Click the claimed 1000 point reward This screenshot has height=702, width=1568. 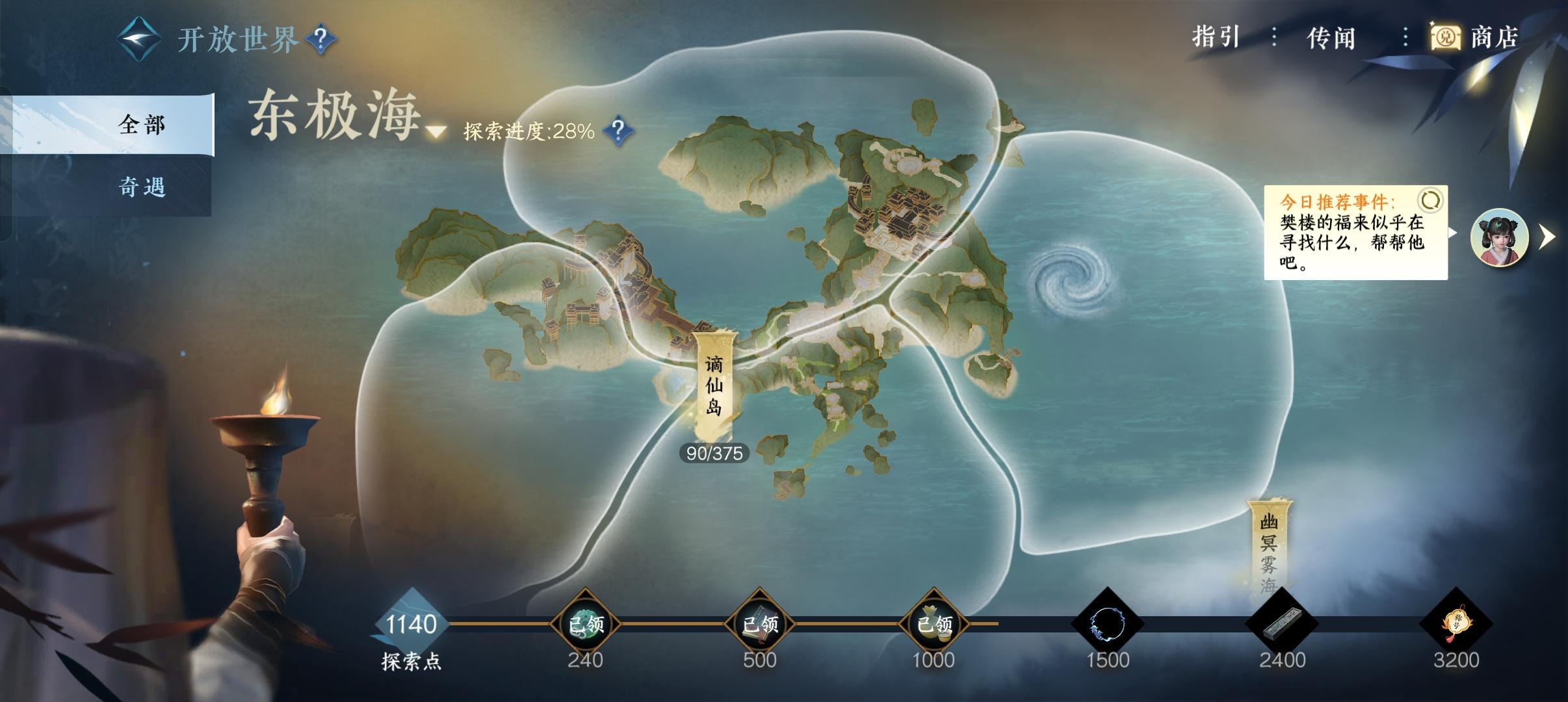pyautogui.click(x=934, y=624)
